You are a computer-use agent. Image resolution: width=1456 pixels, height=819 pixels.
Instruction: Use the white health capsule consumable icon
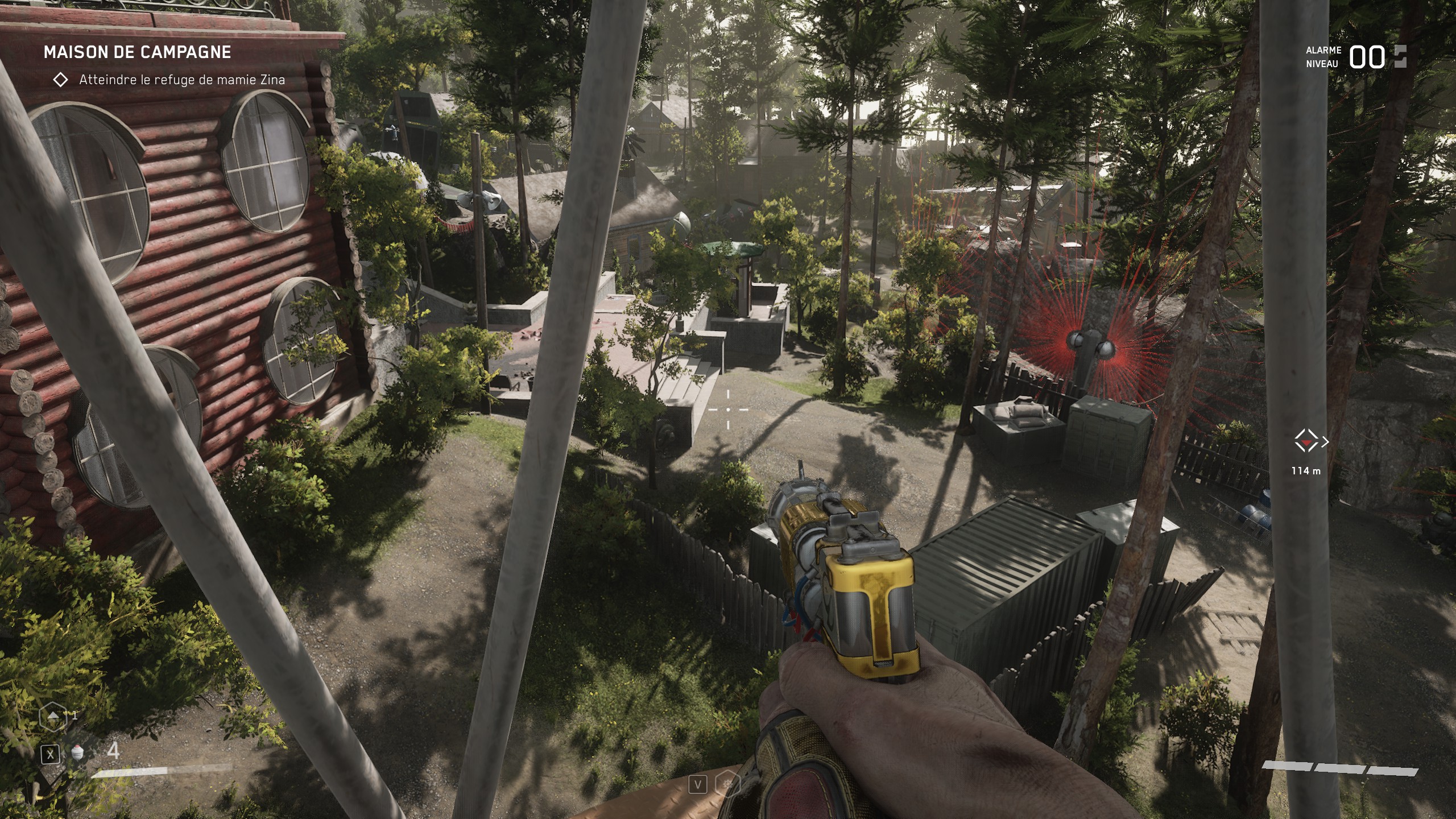tap(78, 754)
